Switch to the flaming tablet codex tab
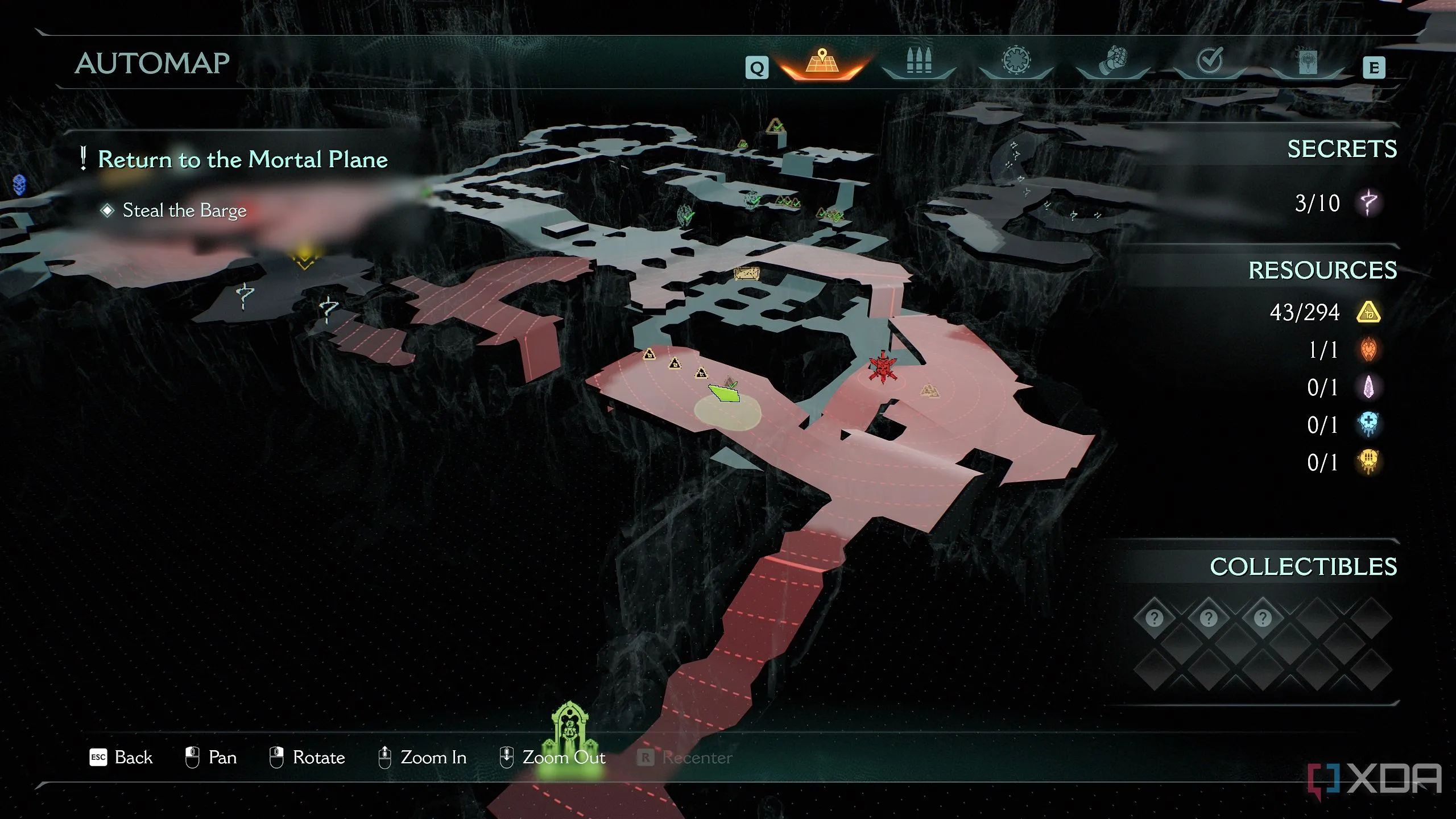 (x=1308, y=62)
